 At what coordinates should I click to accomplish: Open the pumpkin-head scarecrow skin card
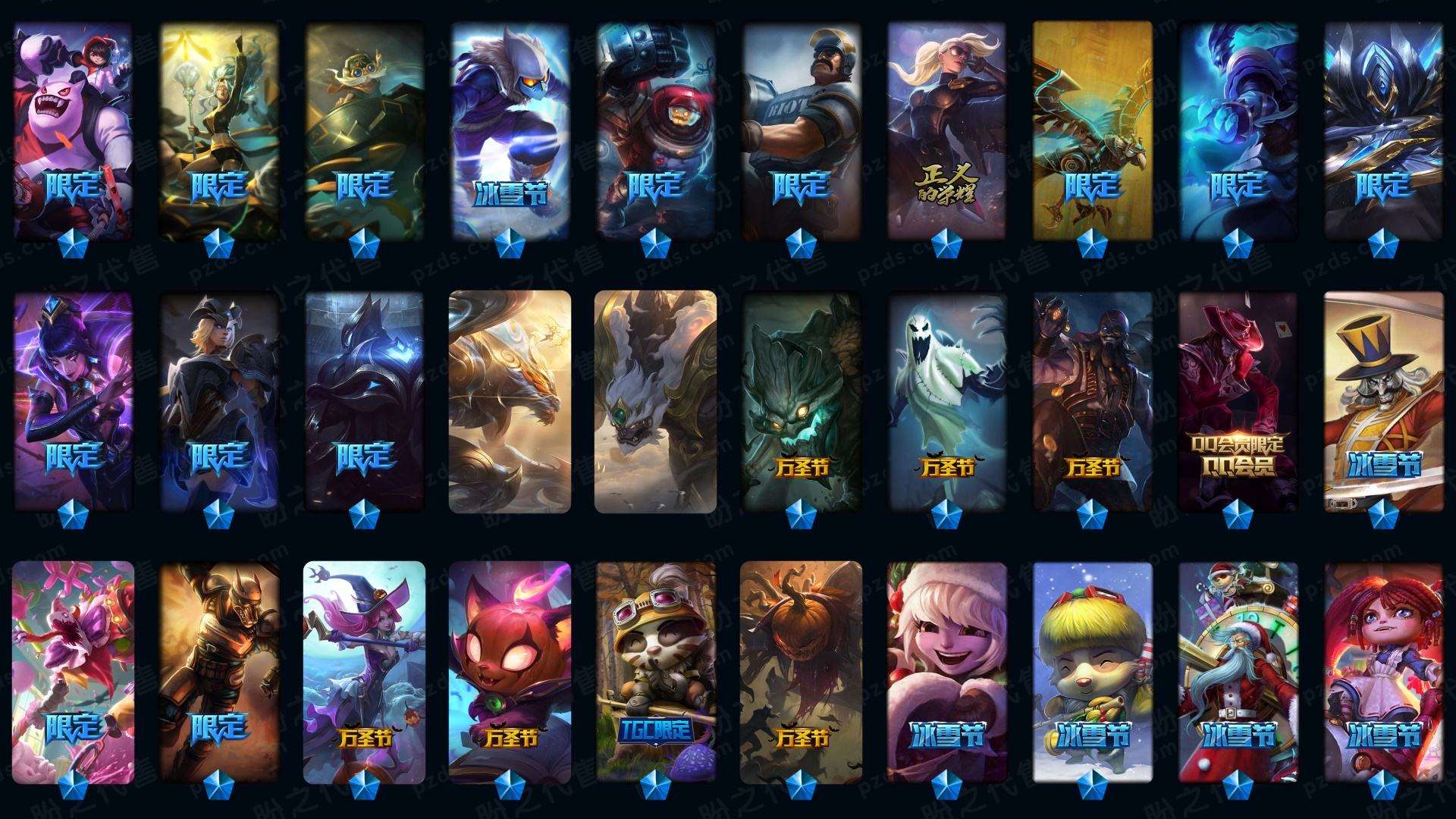801,670
